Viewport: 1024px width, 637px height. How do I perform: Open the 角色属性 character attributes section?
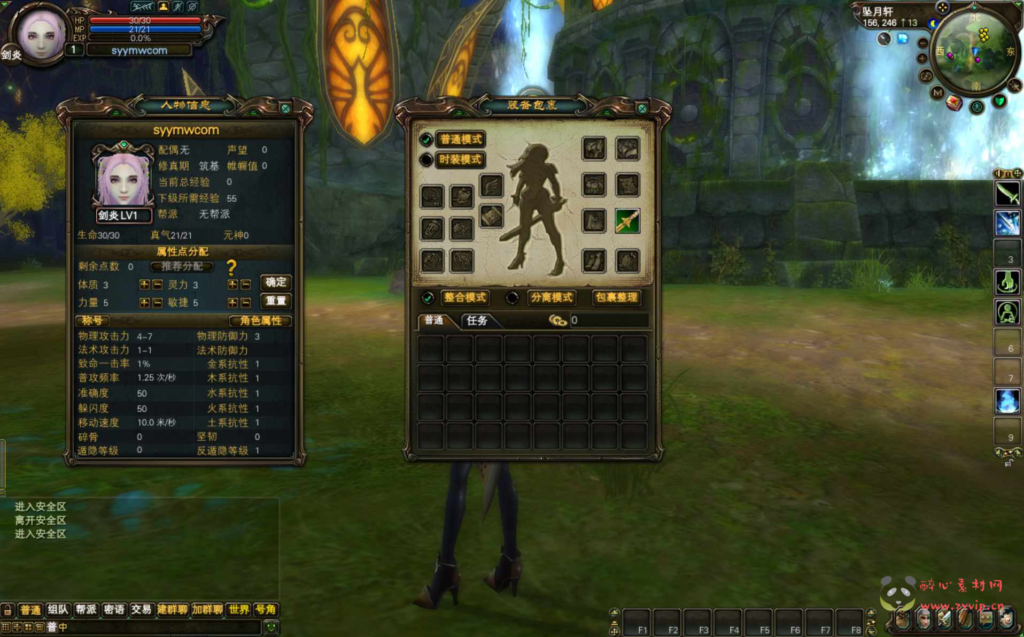click(259, 321)
